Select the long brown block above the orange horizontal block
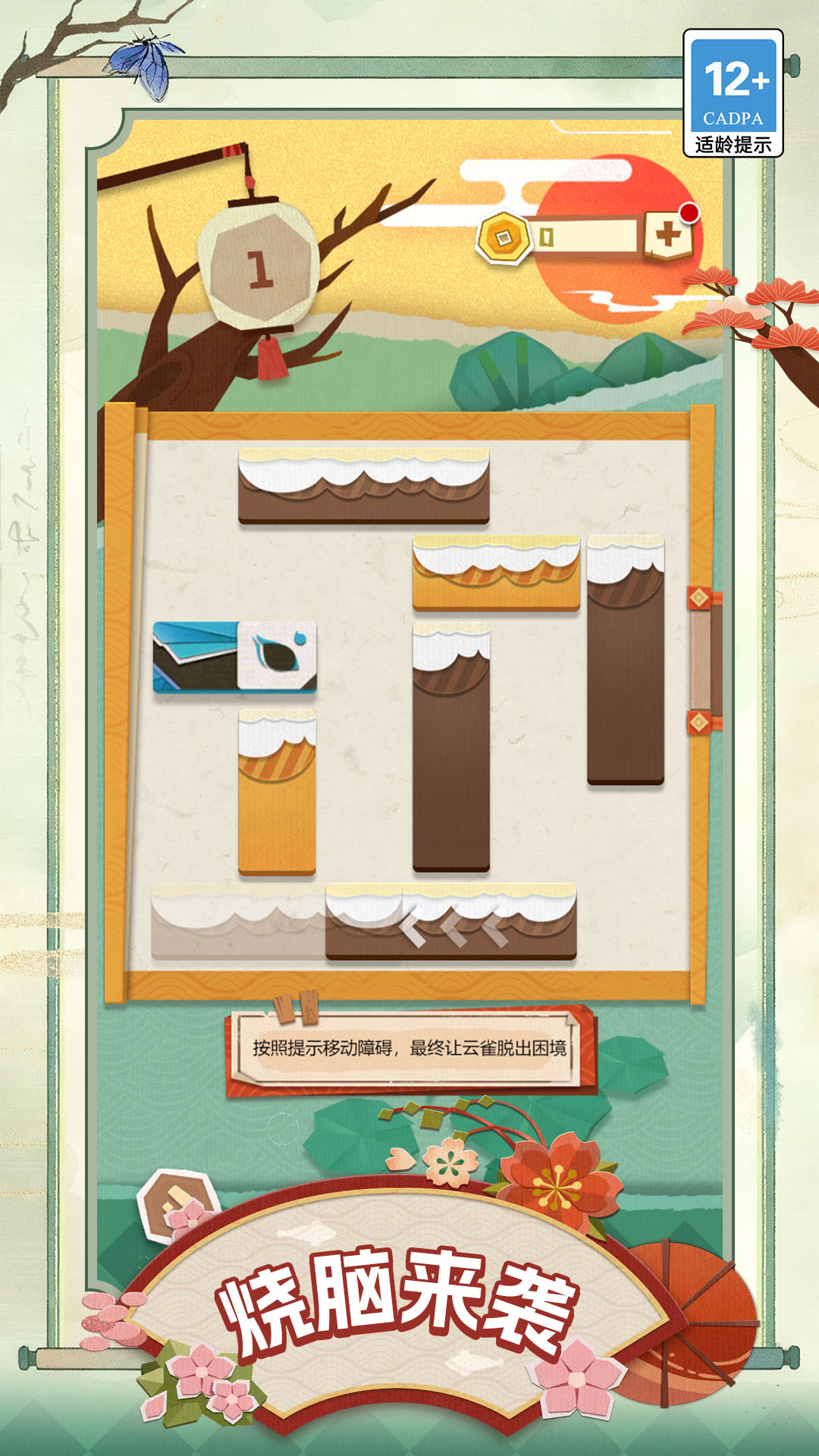The image size is (819, 1456). (x=364, y=485)
